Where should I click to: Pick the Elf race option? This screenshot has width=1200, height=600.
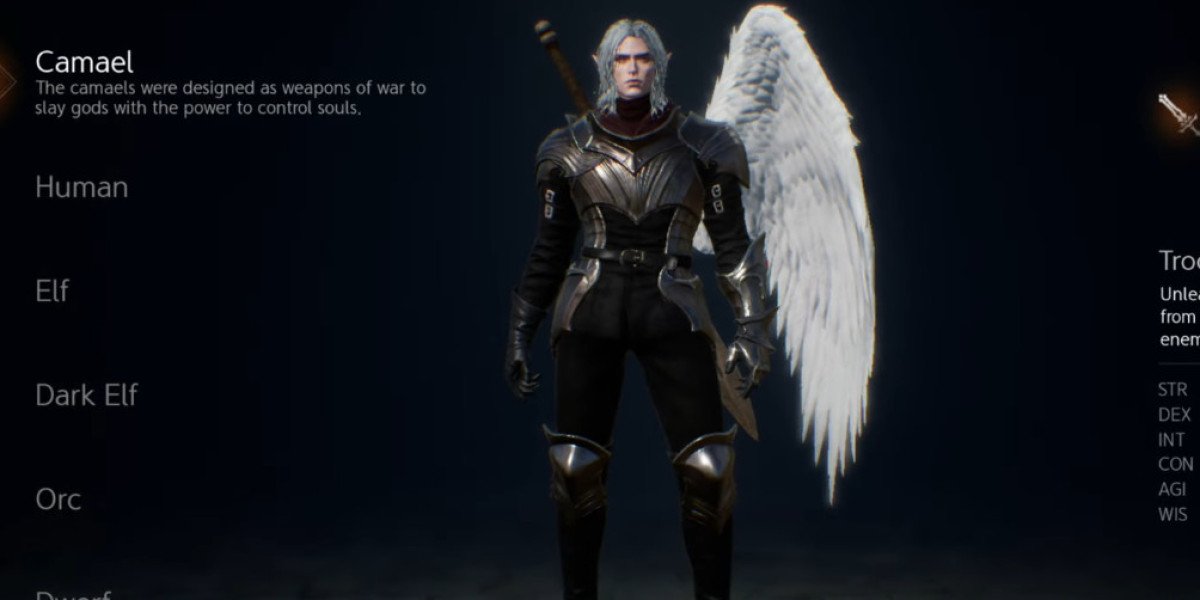52,291
